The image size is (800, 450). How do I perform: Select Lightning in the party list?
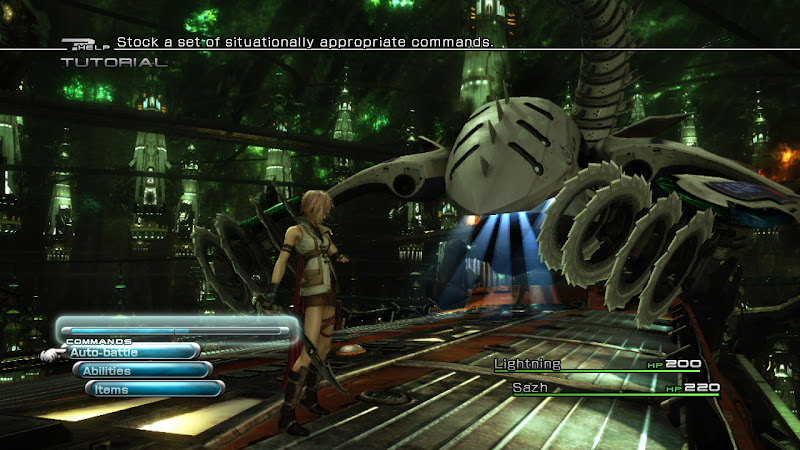tap(528, 364)
